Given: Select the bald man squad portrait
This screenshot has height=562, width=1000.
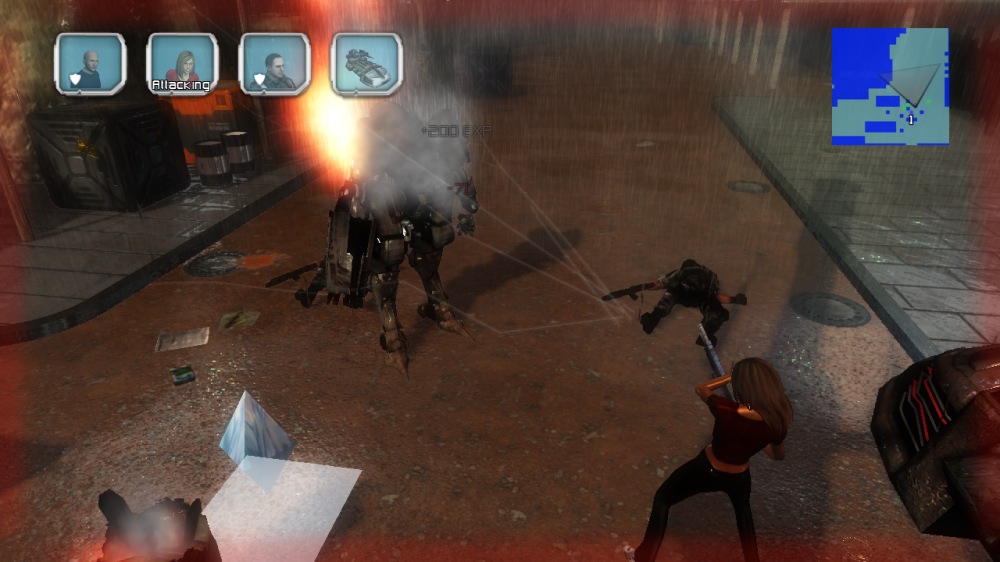Looking at the screenshot, I should point(91,64).
